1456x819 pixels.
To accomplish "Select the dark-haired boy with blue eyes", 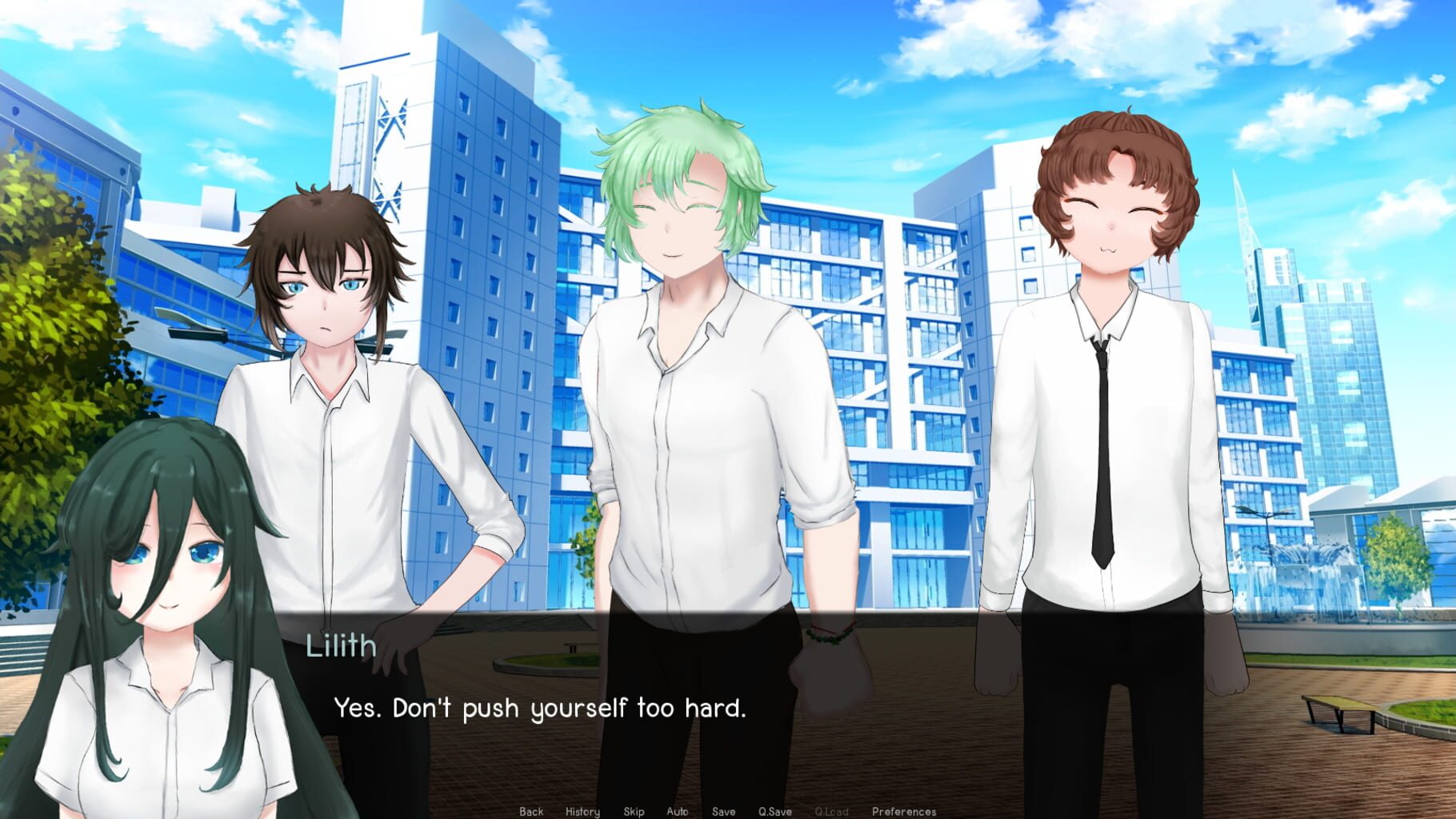I will pyautogui.click(x=336, y=336).
